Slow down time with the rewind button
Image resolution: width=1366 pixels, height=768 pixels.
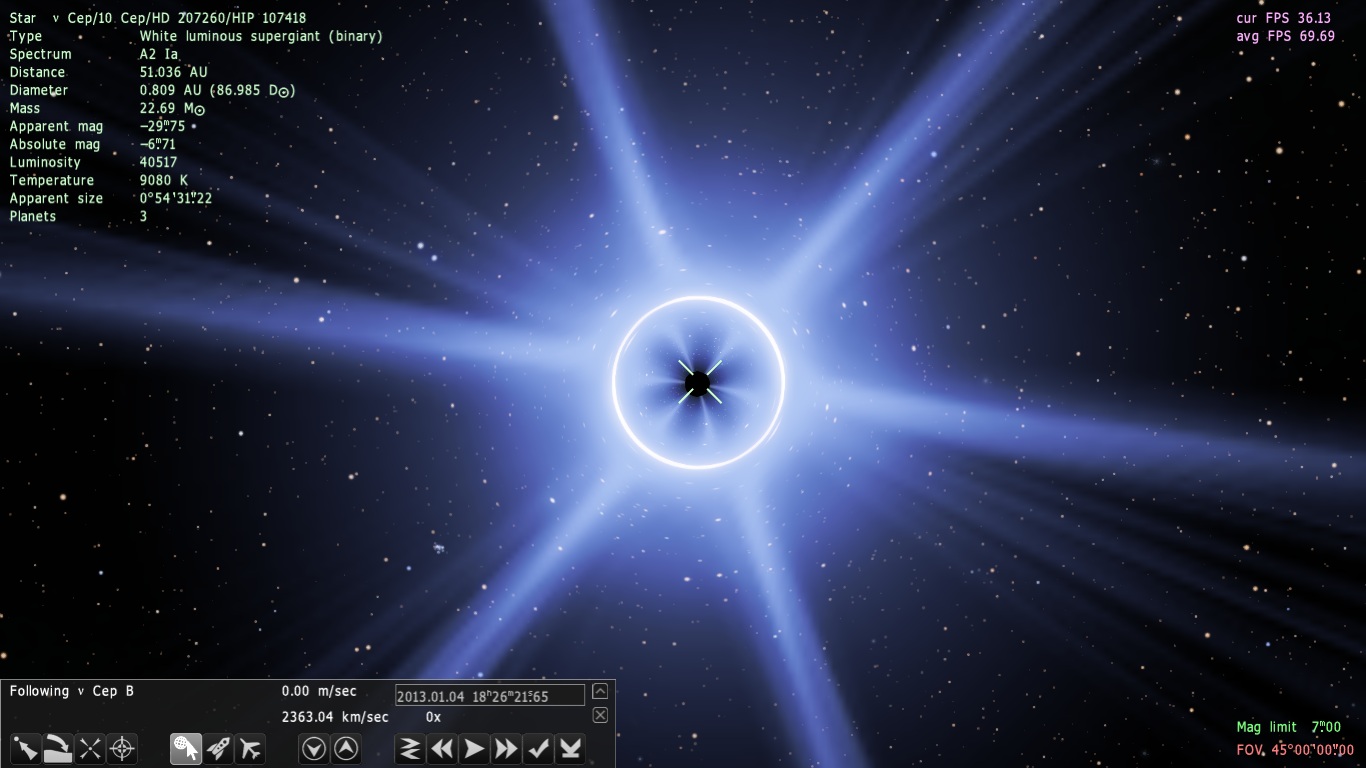442,748
